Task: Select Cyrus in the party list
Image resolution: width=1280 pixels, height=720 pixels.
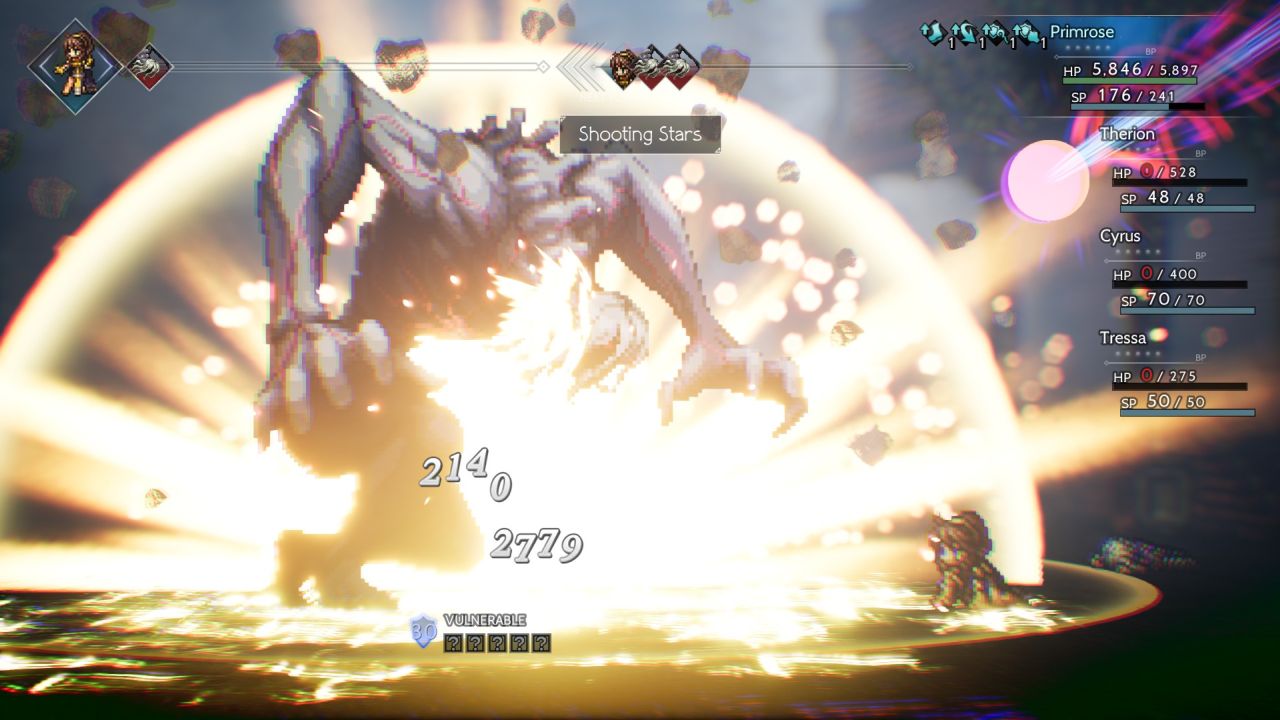Action: 1120,237
